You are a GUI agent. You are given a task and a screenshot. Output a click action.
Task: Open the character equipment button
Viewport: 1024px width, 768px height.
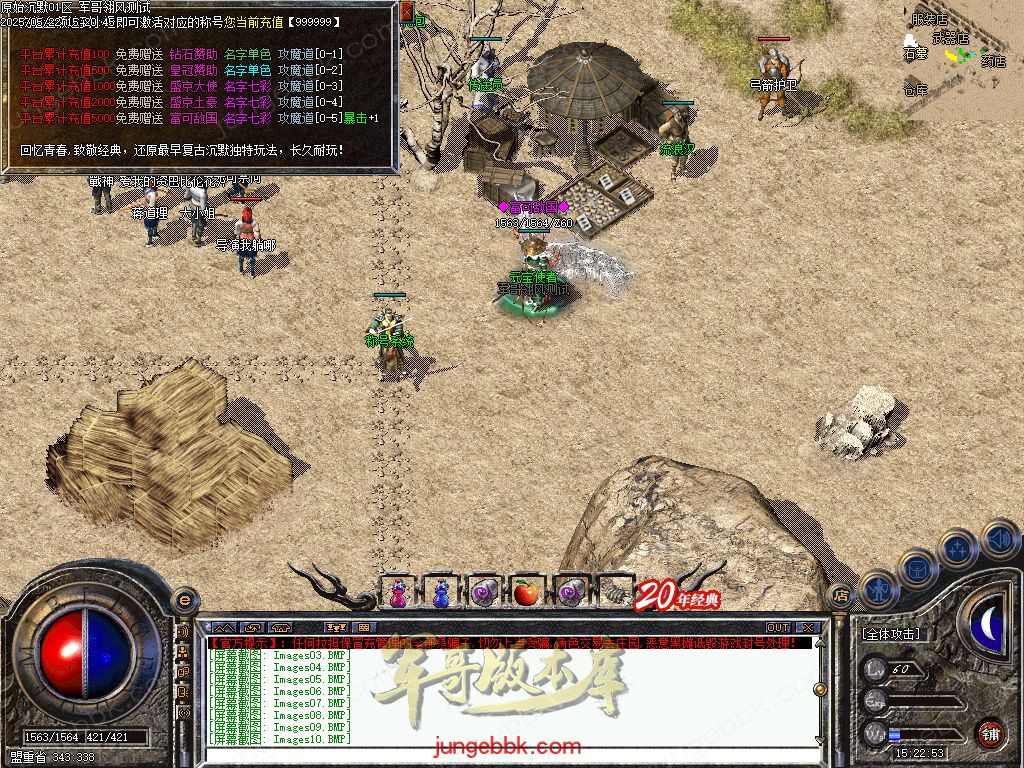(x=877, y=589)
